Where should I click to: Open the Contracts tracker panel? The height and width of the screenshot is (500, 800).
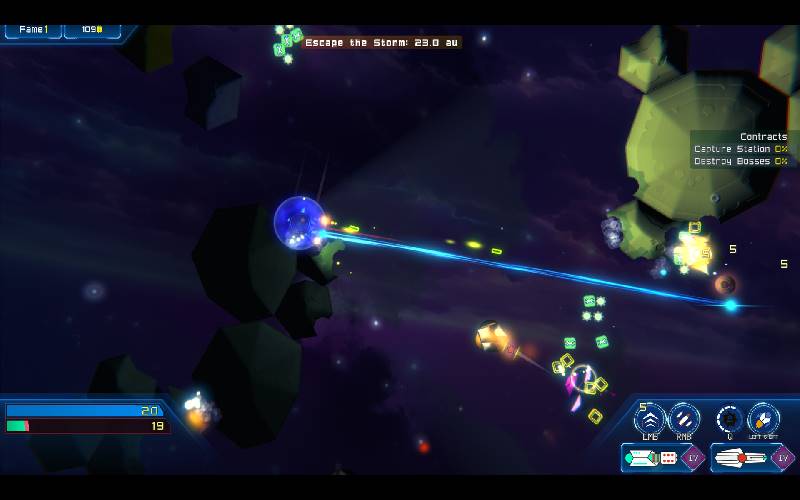tap(763, 136)
